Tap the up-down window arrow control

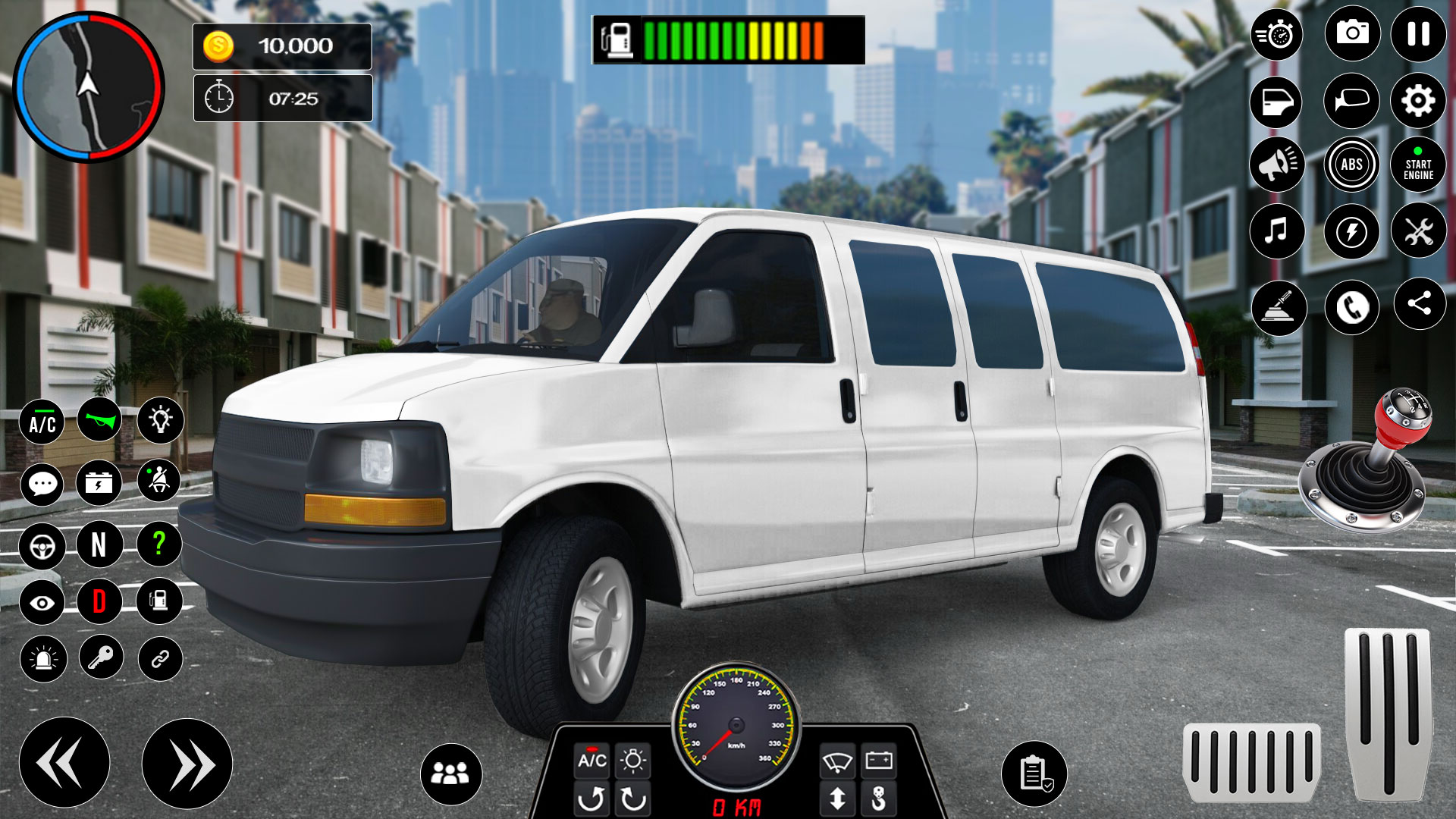[836, 799]
